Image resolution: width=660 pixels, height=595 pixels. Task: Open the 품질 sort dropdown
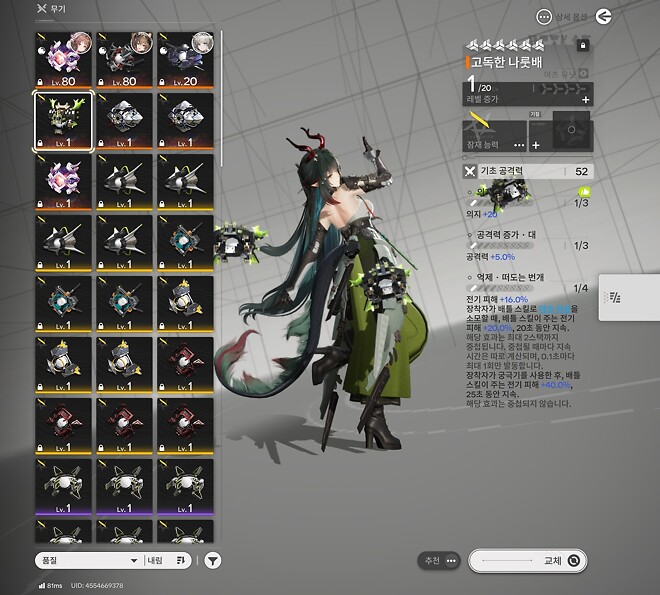point(87,561)
